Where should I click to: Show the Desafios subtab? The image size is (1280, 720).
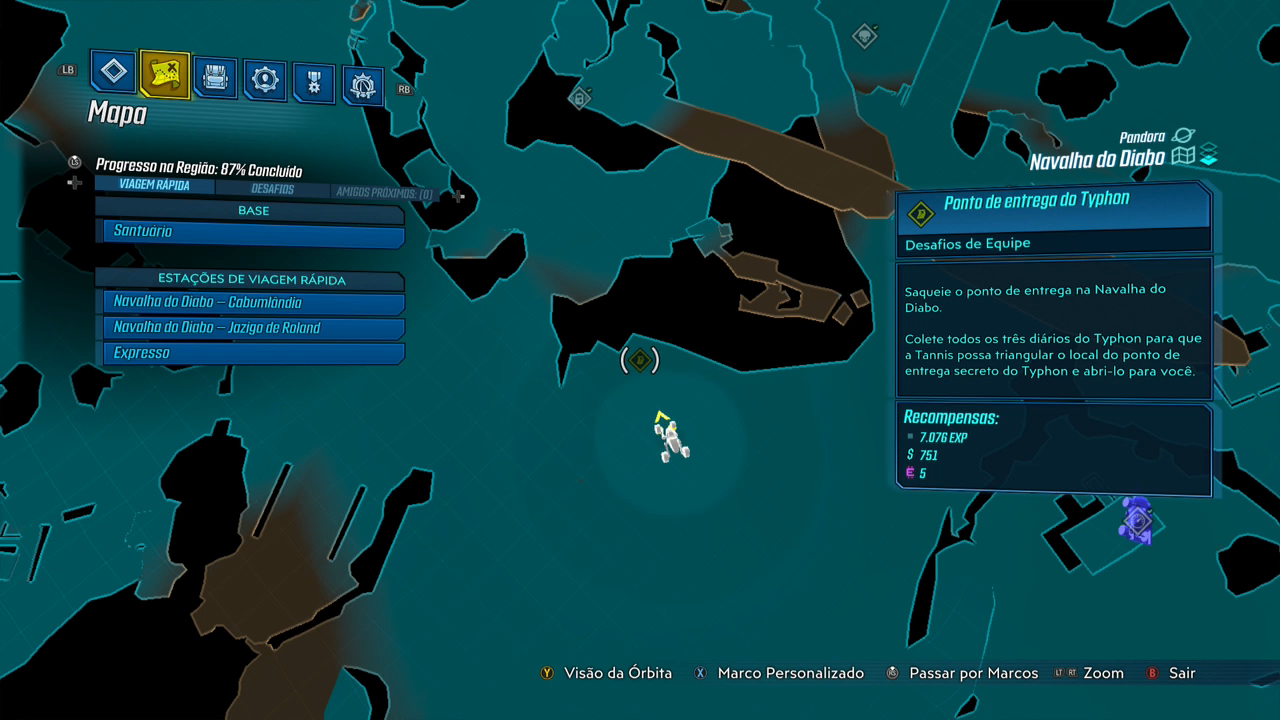[272, 189]
